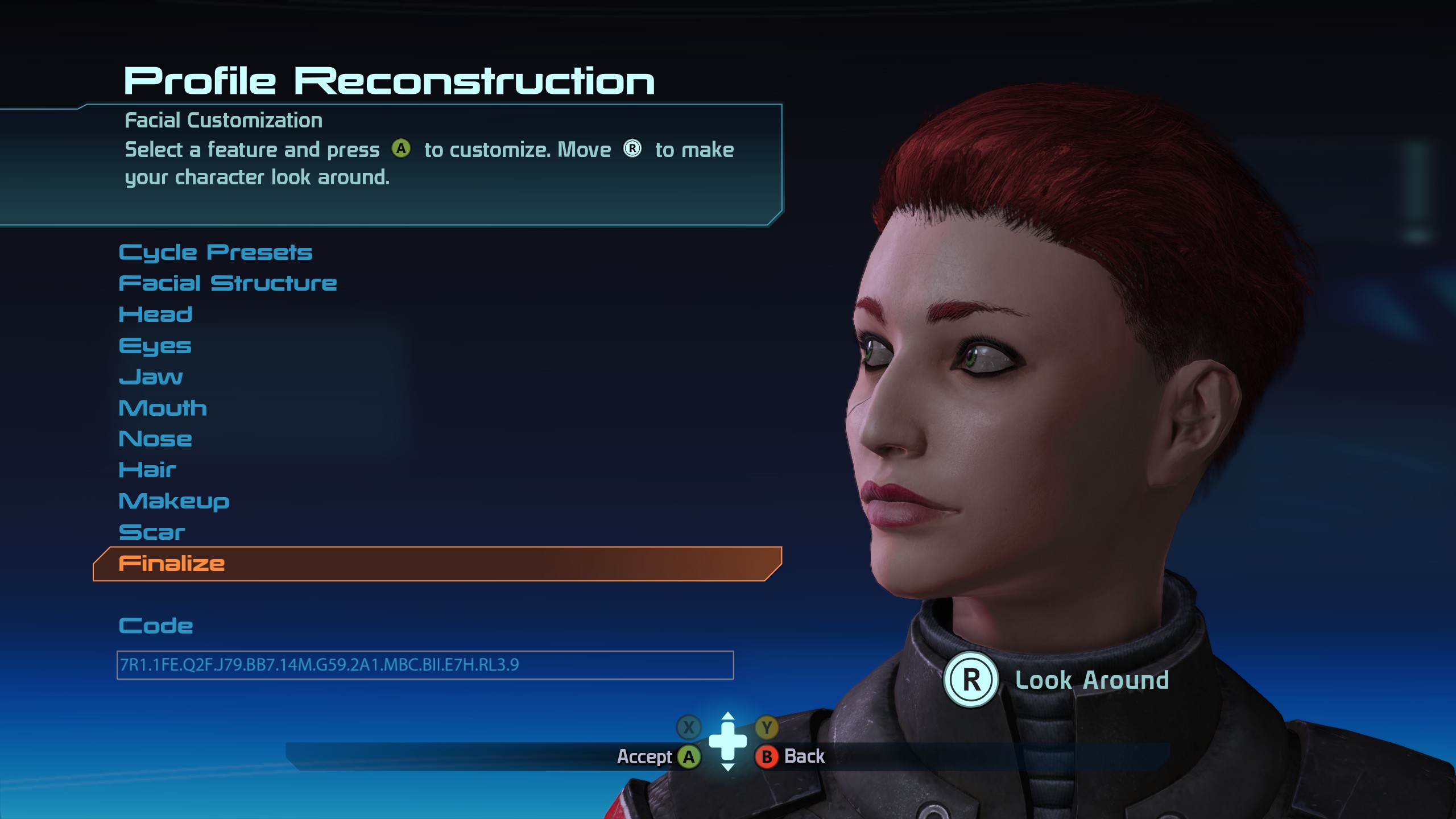
Task: Open the Nose options
Action: point(155,439)
